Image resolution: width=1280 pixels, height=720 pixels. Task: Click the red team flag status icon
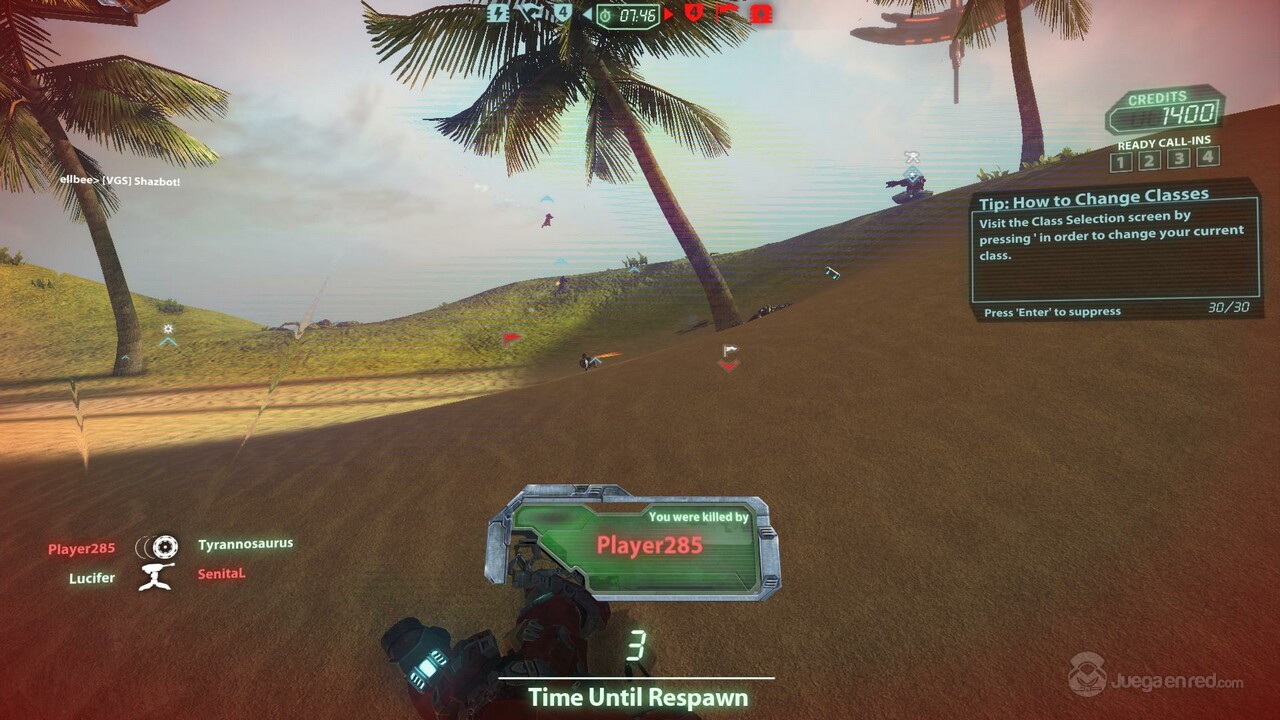tap(727, 14)
